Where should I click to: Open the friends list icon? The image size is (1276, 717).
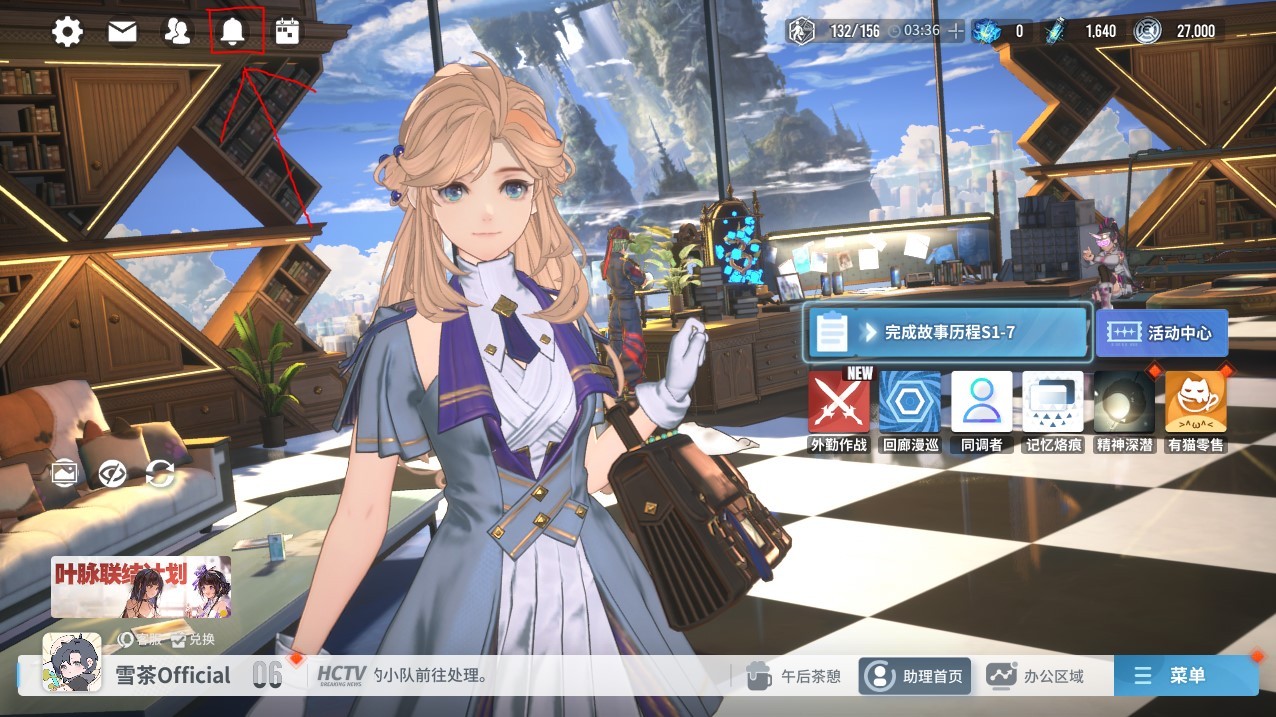tap(177, 32)
